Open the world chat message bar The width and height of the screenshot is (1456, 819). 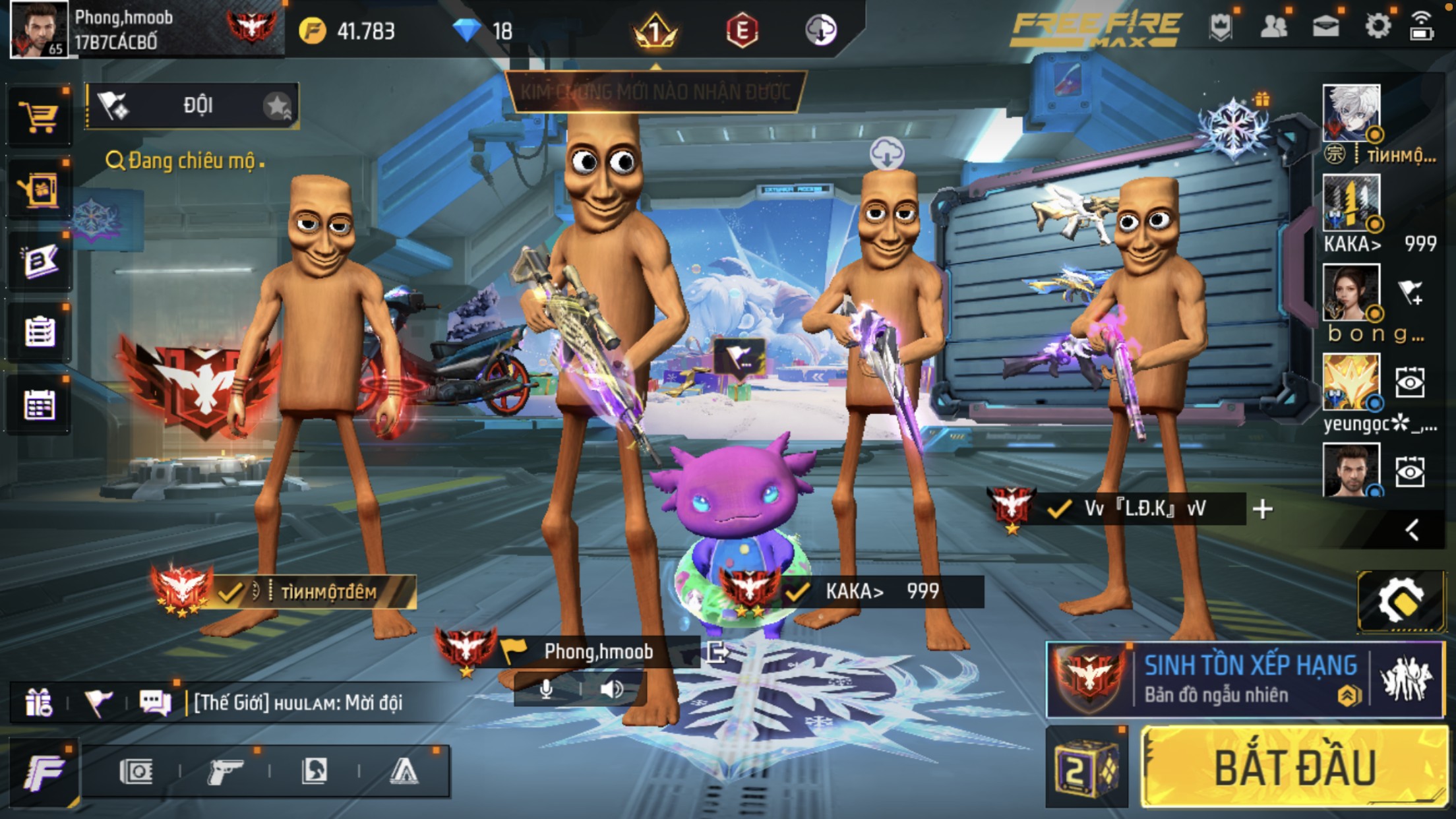(x=297, y=703)
